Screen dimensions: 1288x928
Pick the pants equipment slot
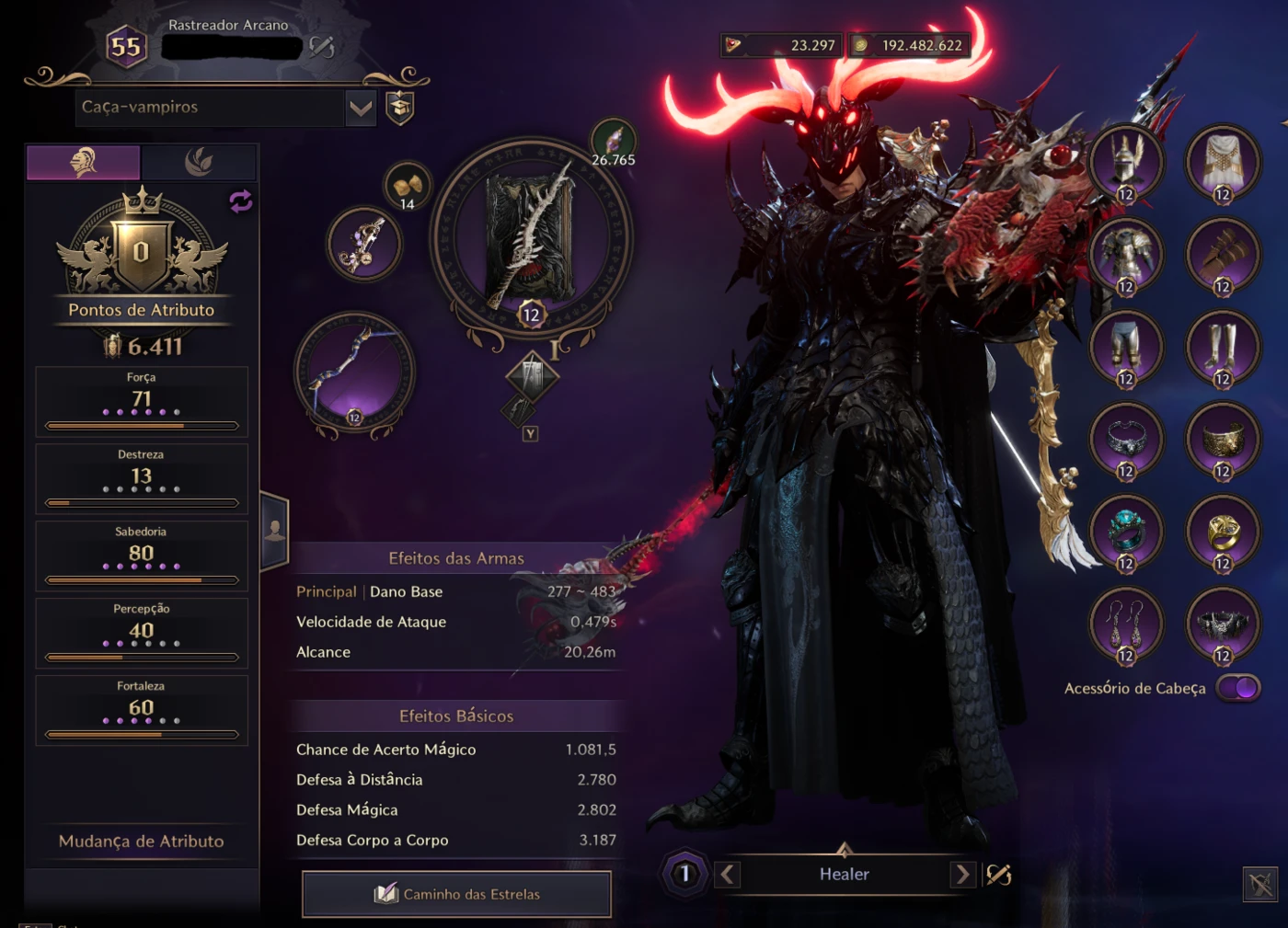click(1126, 347)
